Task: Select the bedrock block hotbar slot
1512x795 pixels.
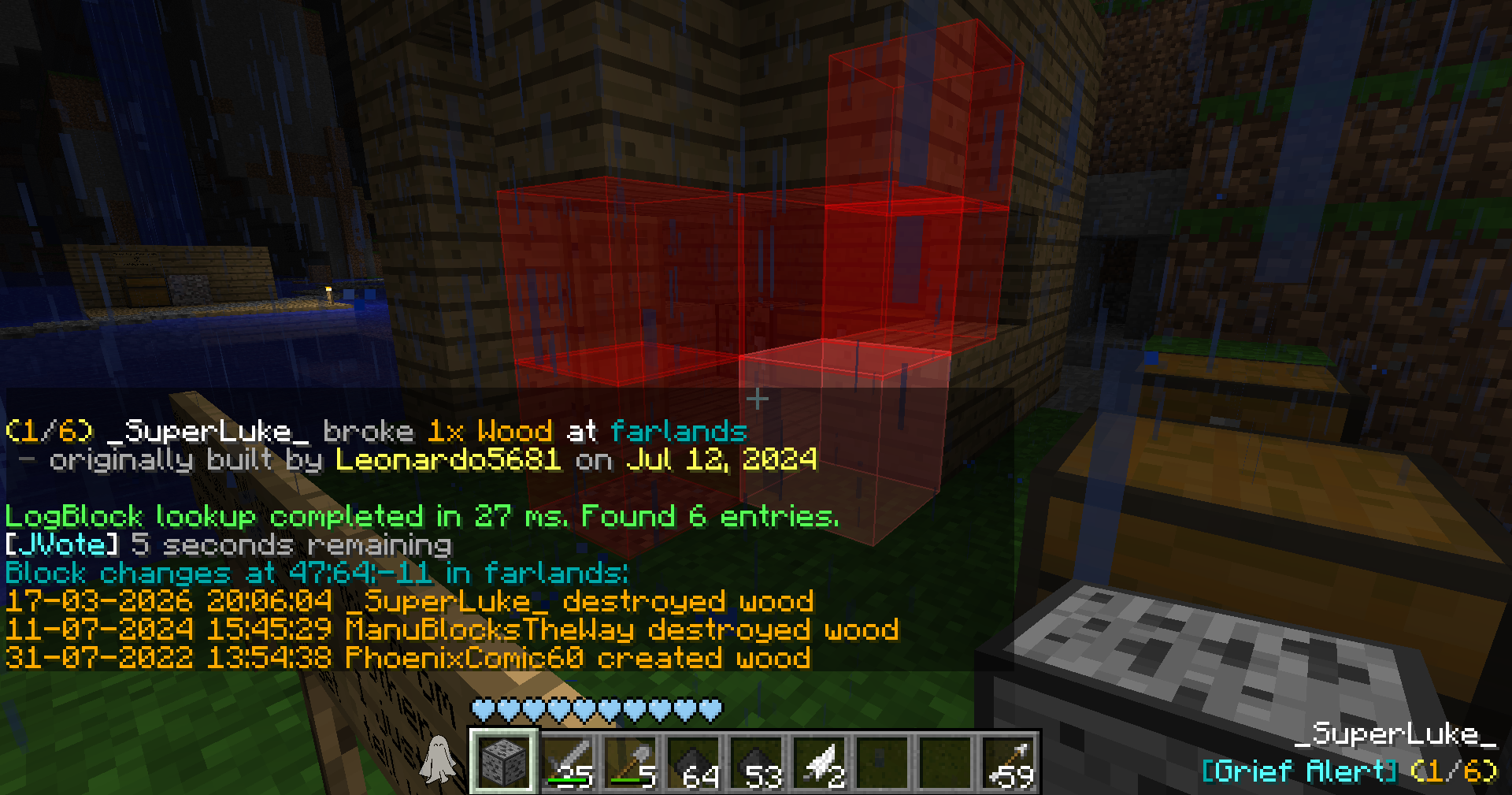Action: pyautogui.click(x=504, y=761)
